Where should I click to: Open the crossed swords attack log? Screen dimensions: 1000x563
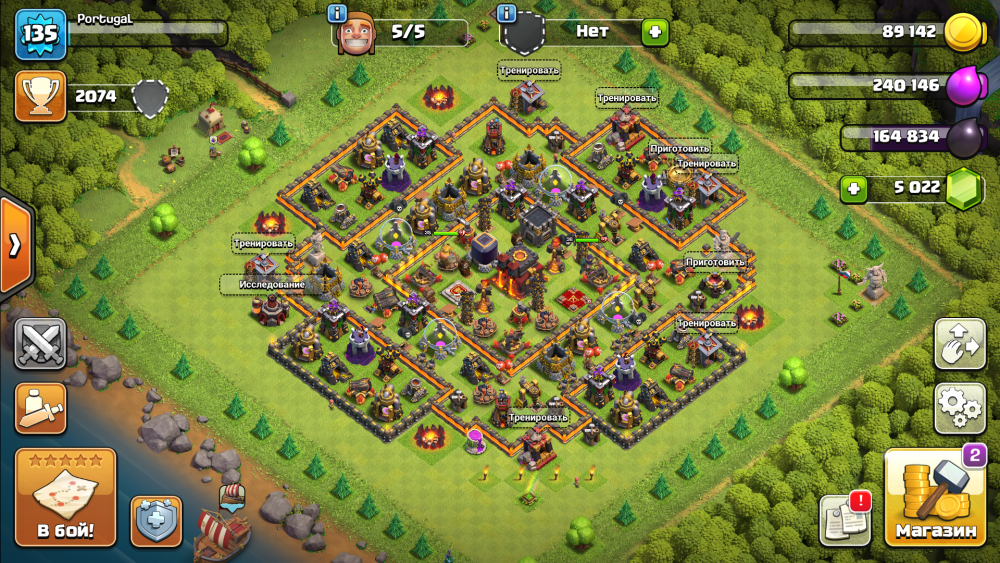(40, 344)
